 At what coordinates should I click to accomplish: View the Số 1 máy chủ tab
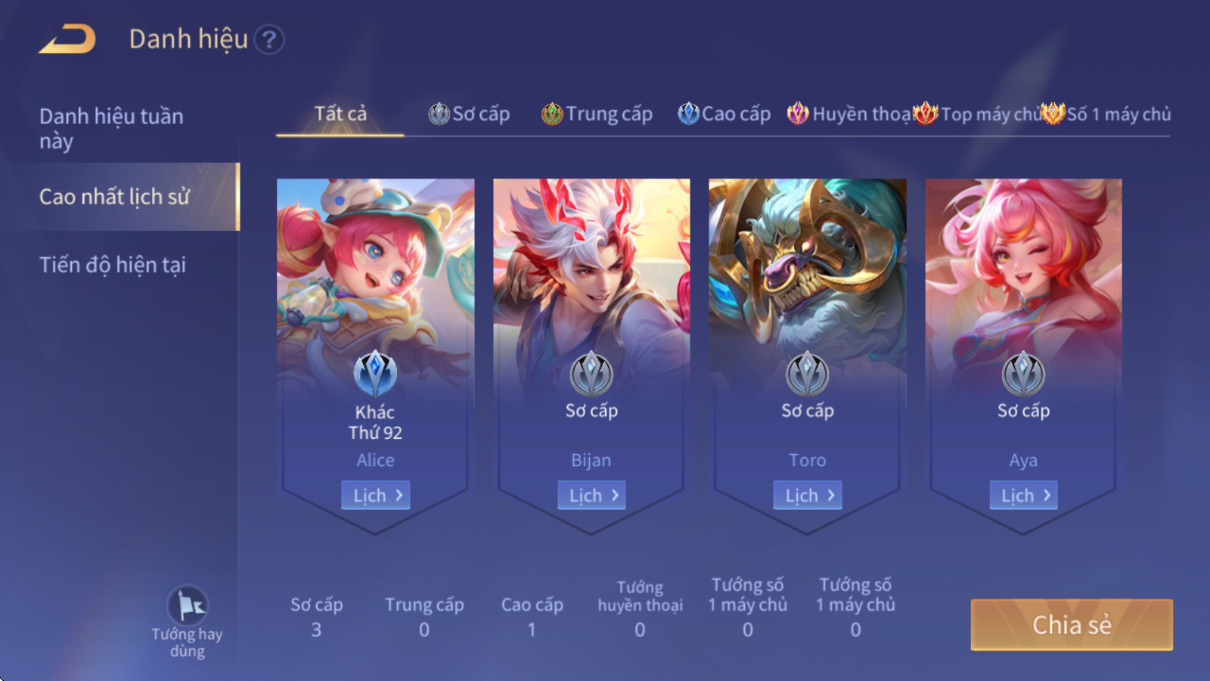point(1106,114)
